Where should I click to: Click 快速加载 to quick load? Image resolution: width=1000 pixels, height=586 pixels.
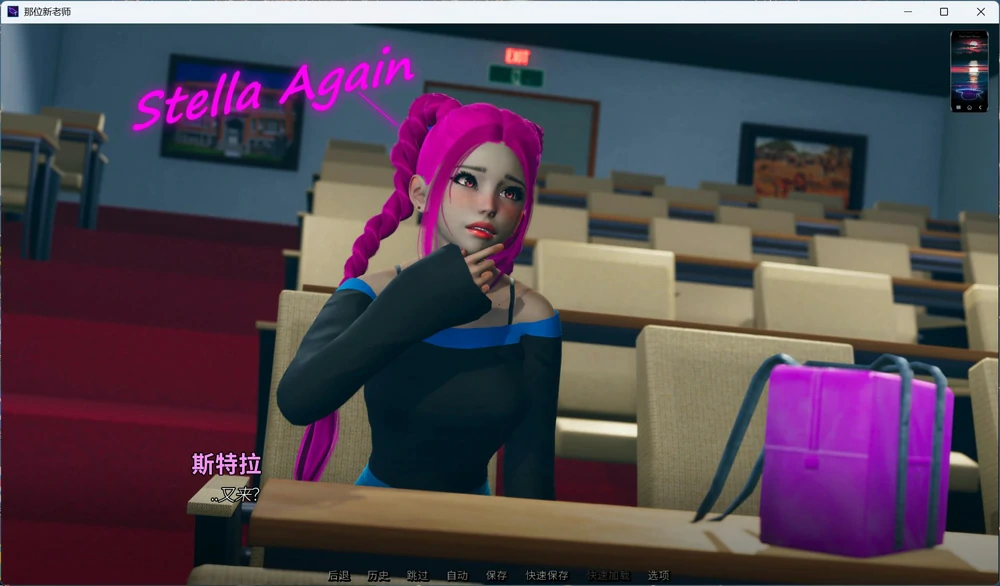coord(608,576)
